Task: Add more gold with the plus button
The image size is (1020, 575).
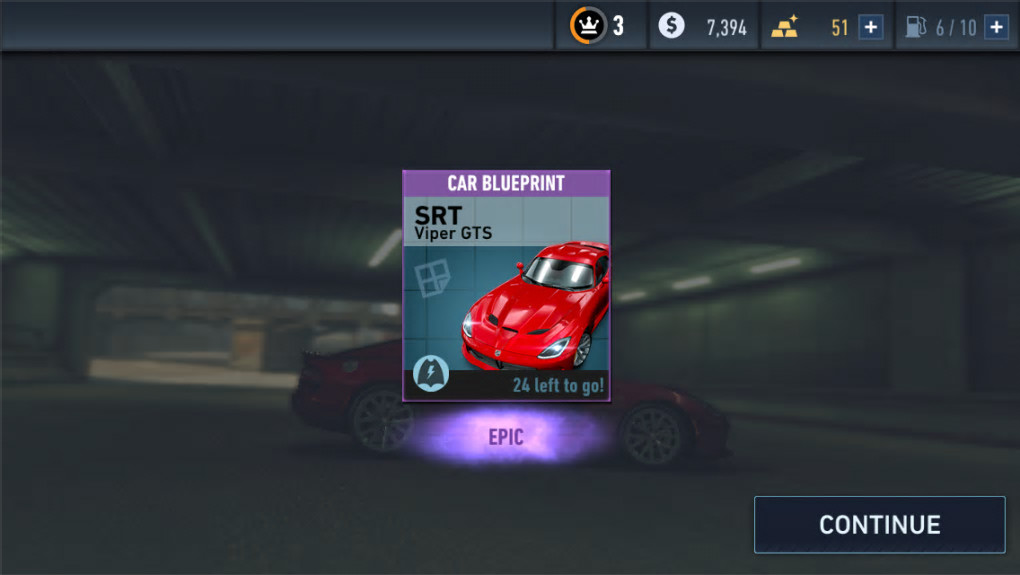Action: (871, 27)
